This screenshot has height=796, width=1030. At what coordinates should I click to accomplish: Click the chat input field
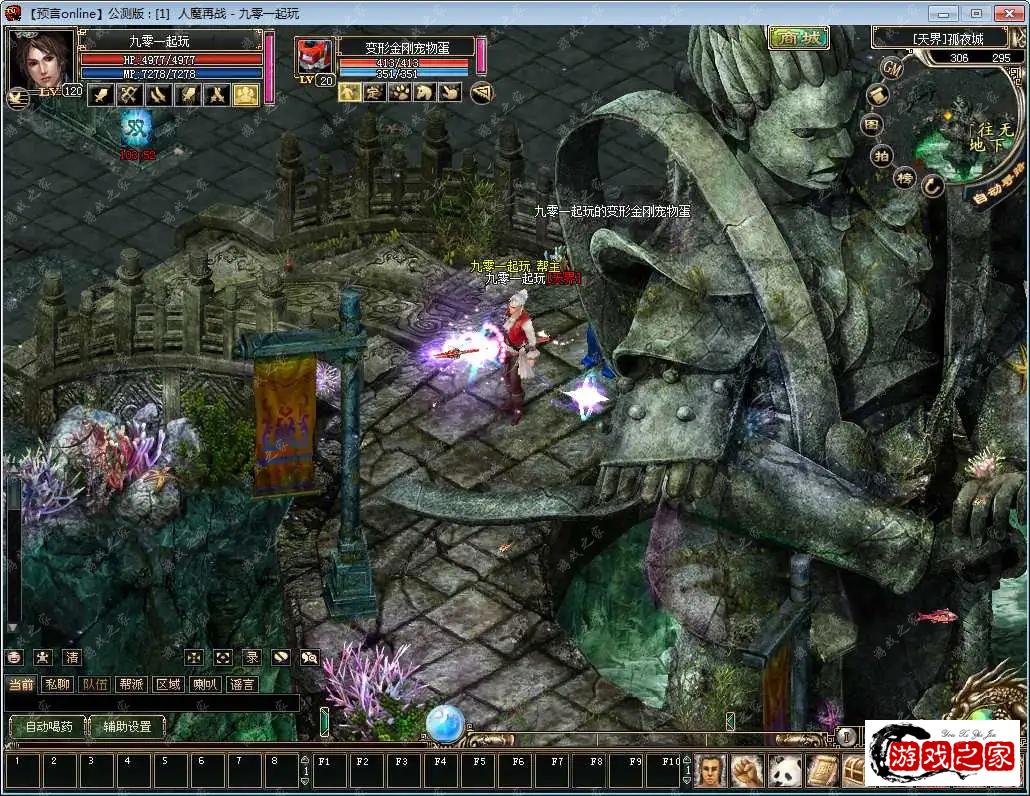150,703
